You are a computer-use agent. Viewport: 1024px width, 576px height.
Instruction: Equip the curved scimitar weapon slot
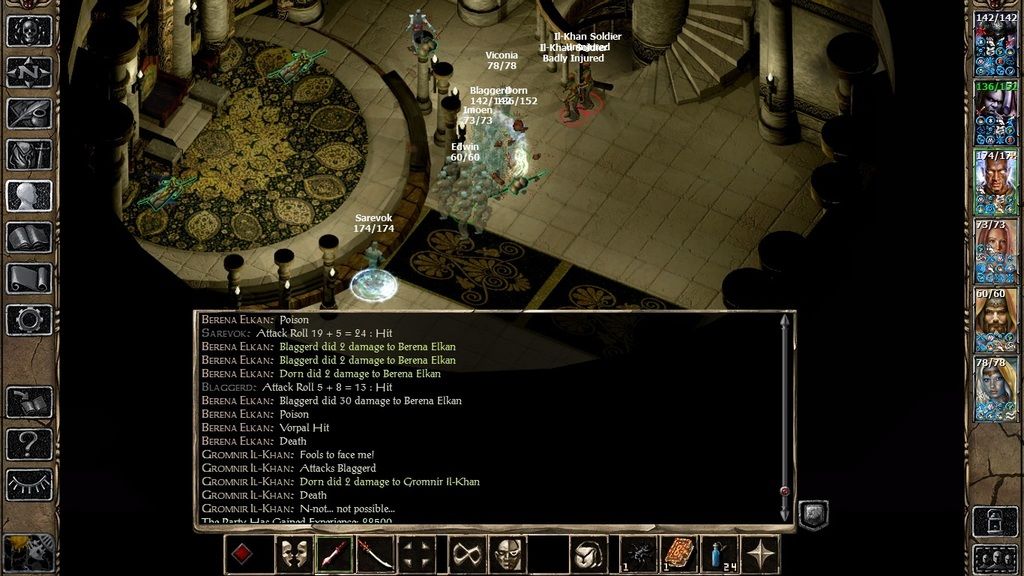[376, 554]
